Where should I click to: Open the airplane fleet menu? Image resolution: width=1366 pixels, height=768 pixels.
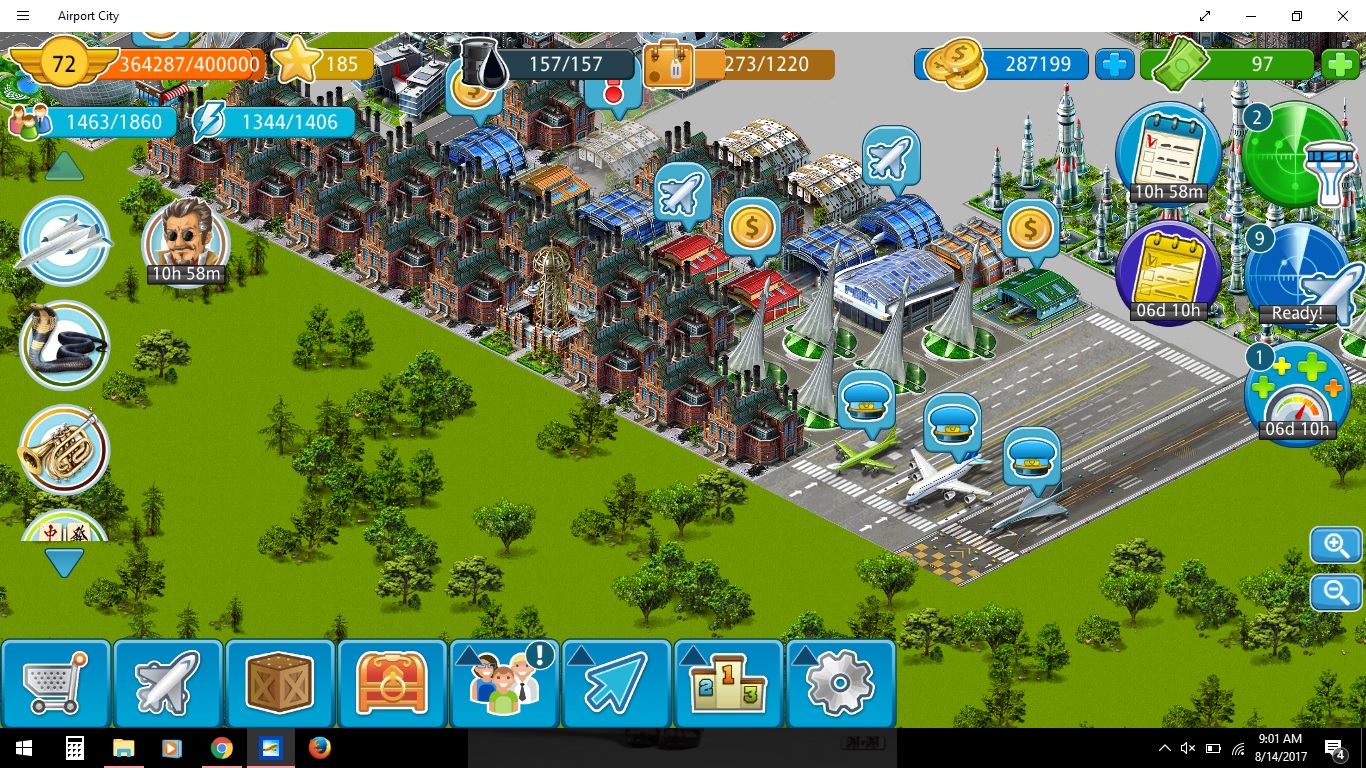[x=168, y=683]
